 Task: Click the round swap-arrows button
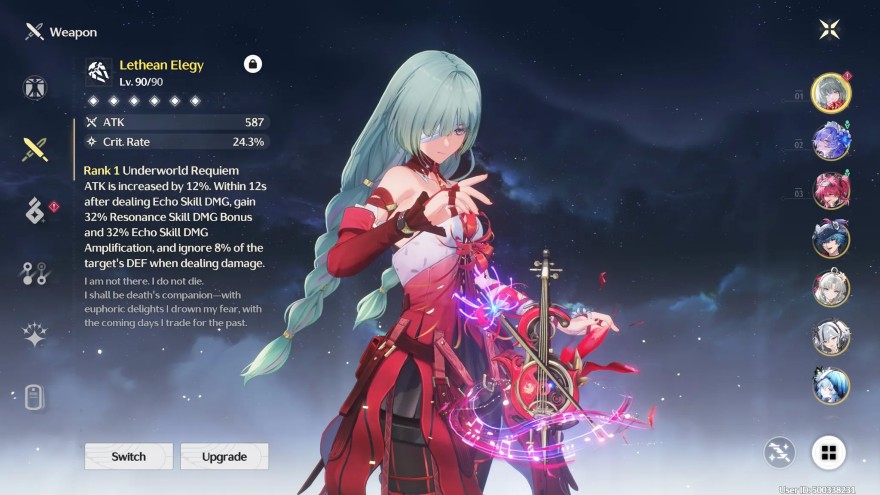(x=780, y=452)
